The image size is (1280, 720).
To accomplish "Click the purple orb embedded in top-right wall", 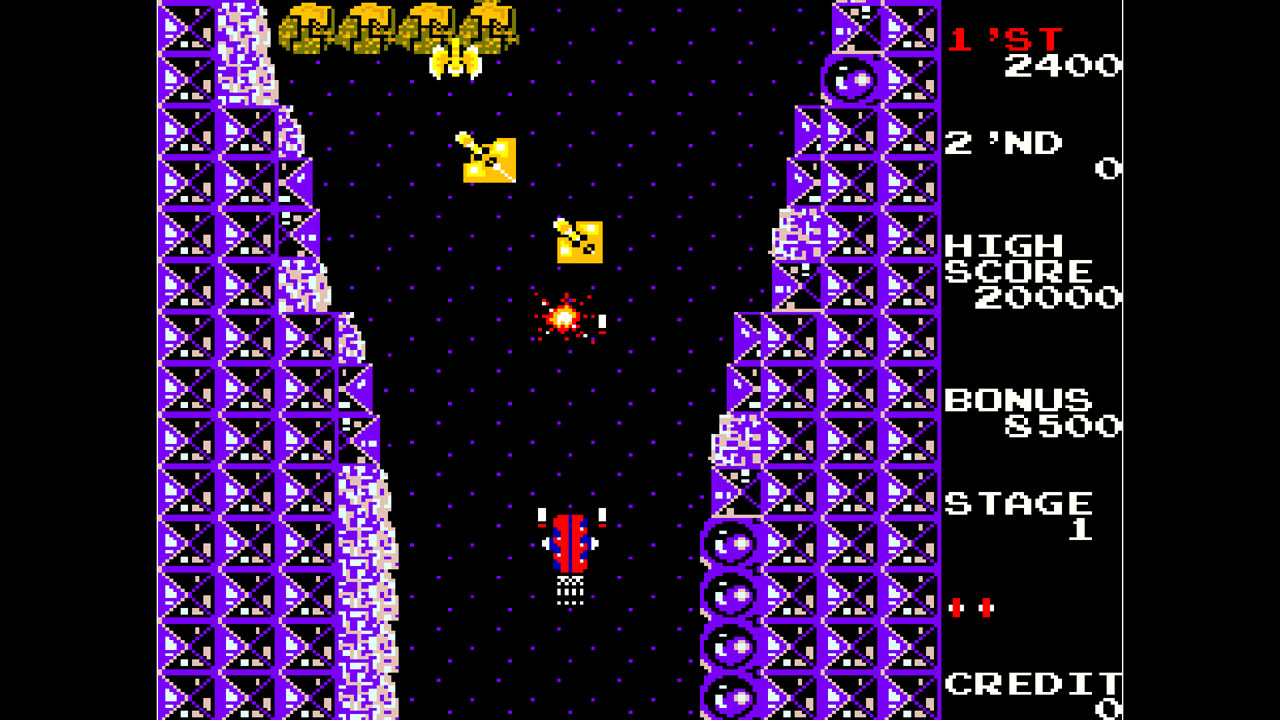I will click(850, 77).
